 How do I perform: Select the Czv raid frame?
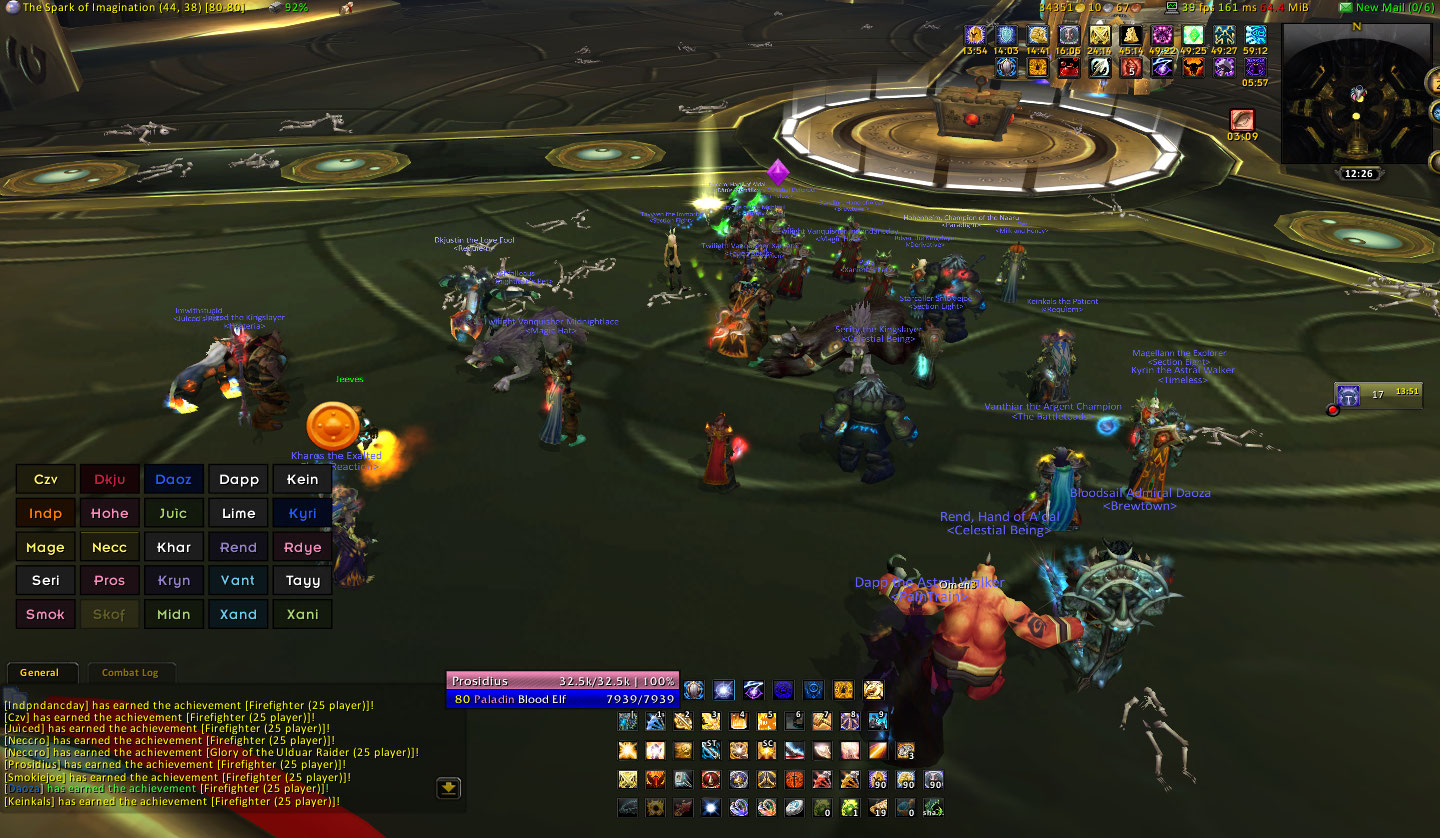[x=46, y=480]
